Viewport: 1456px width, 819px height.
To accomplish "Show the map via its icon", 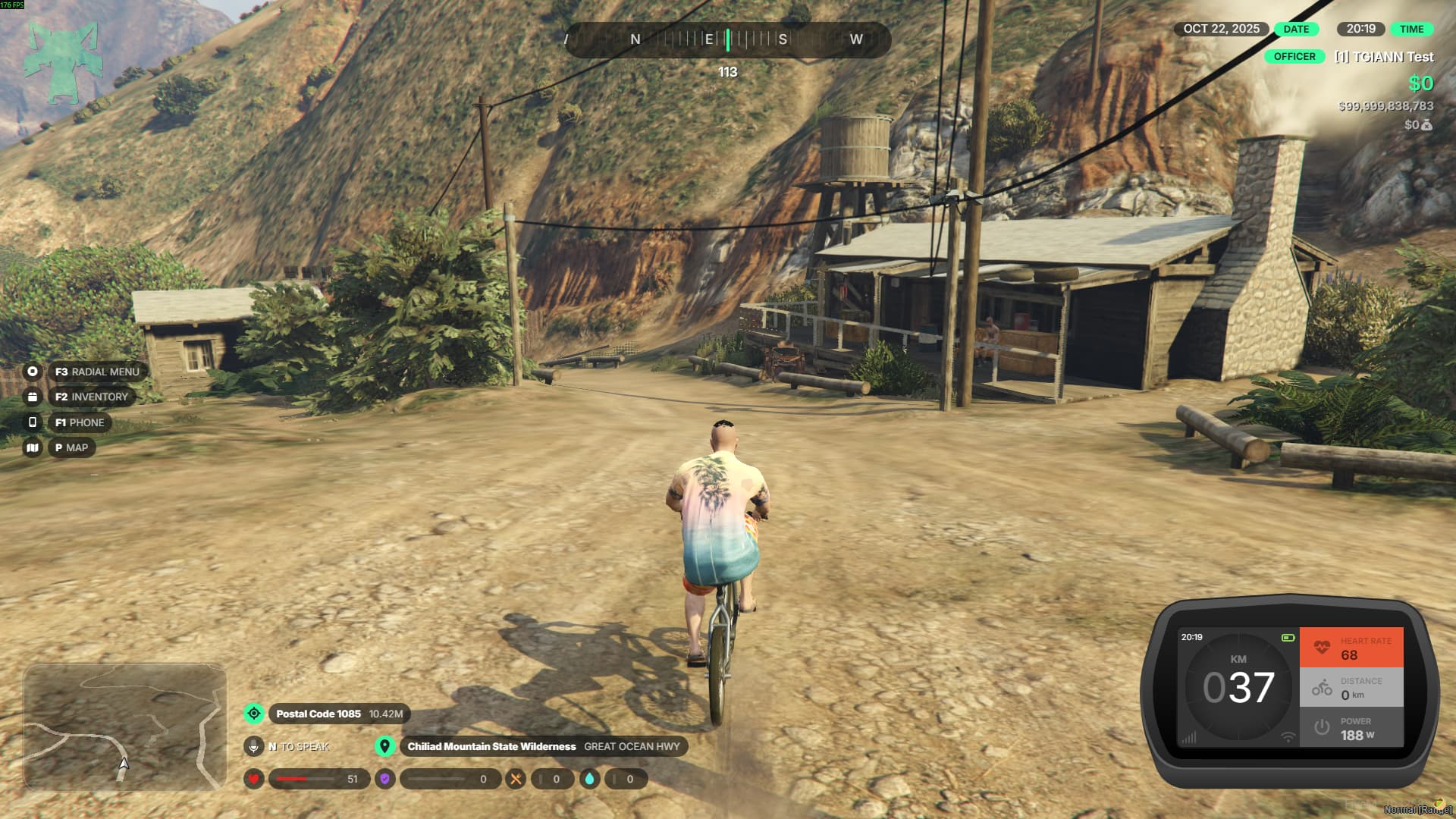I will 33,447.
